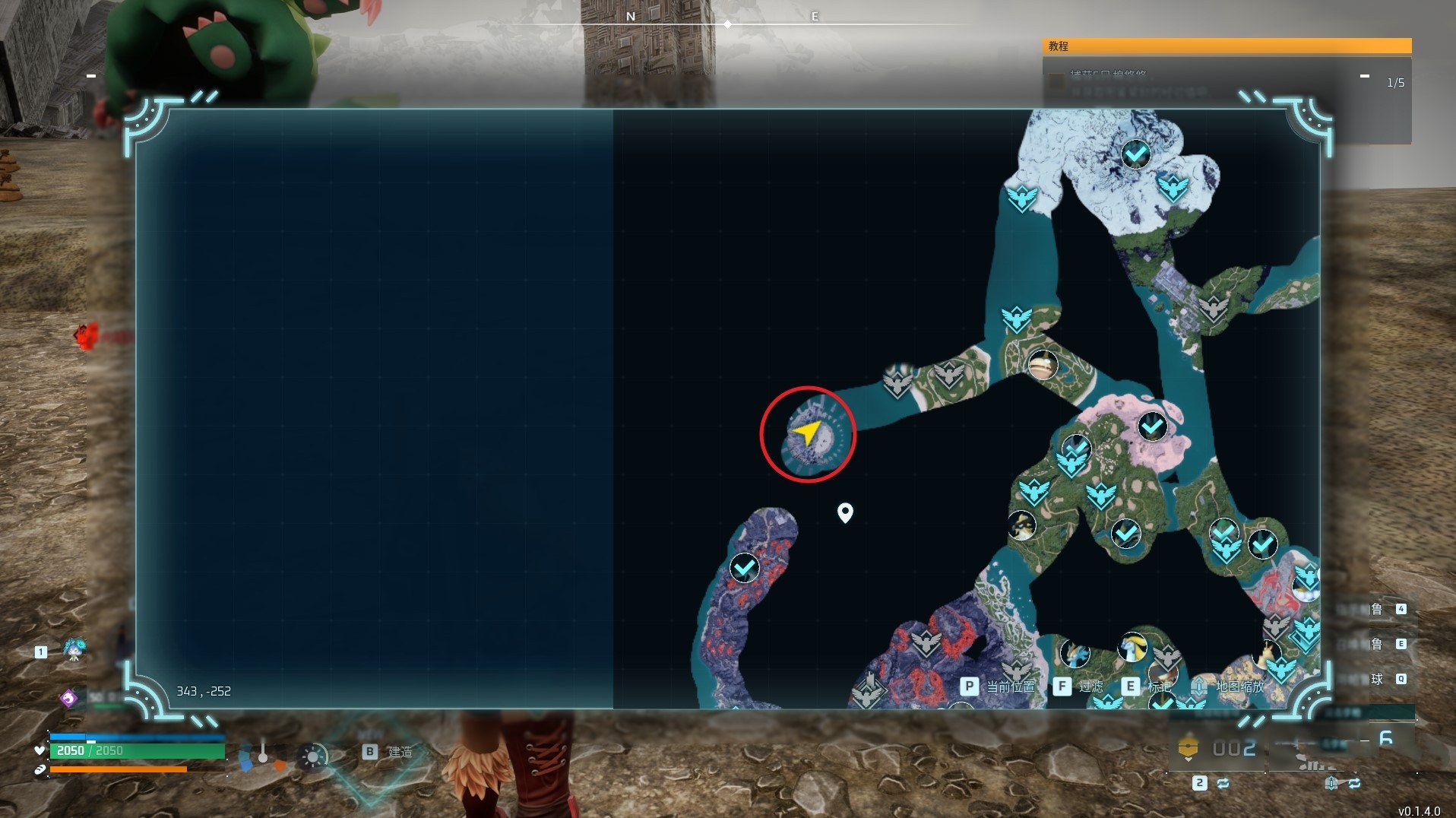Select the grey eagle on the southern lava region

(926, 644)
